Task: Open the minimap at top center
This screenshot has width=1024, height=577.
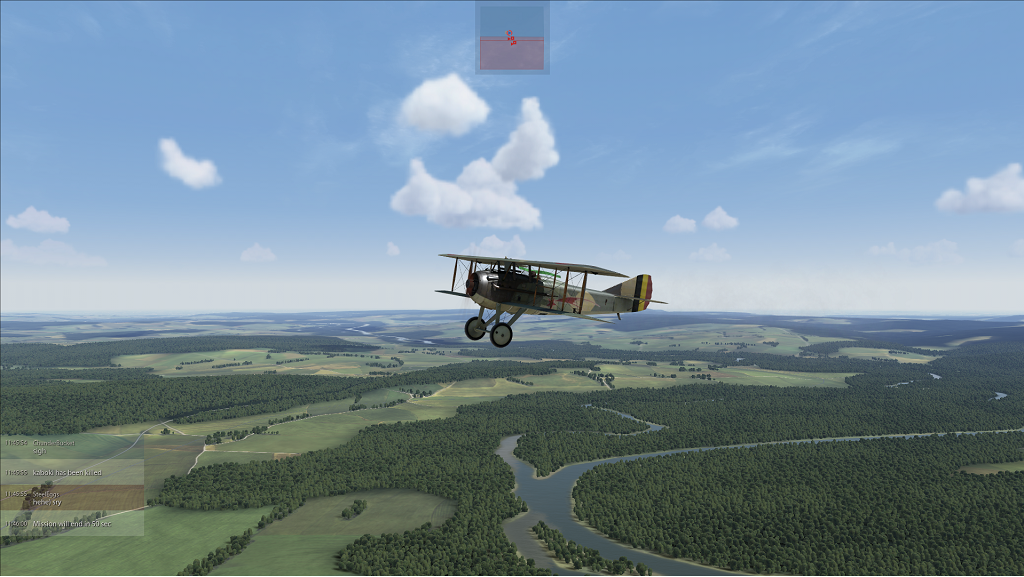Action: point(512,38)
